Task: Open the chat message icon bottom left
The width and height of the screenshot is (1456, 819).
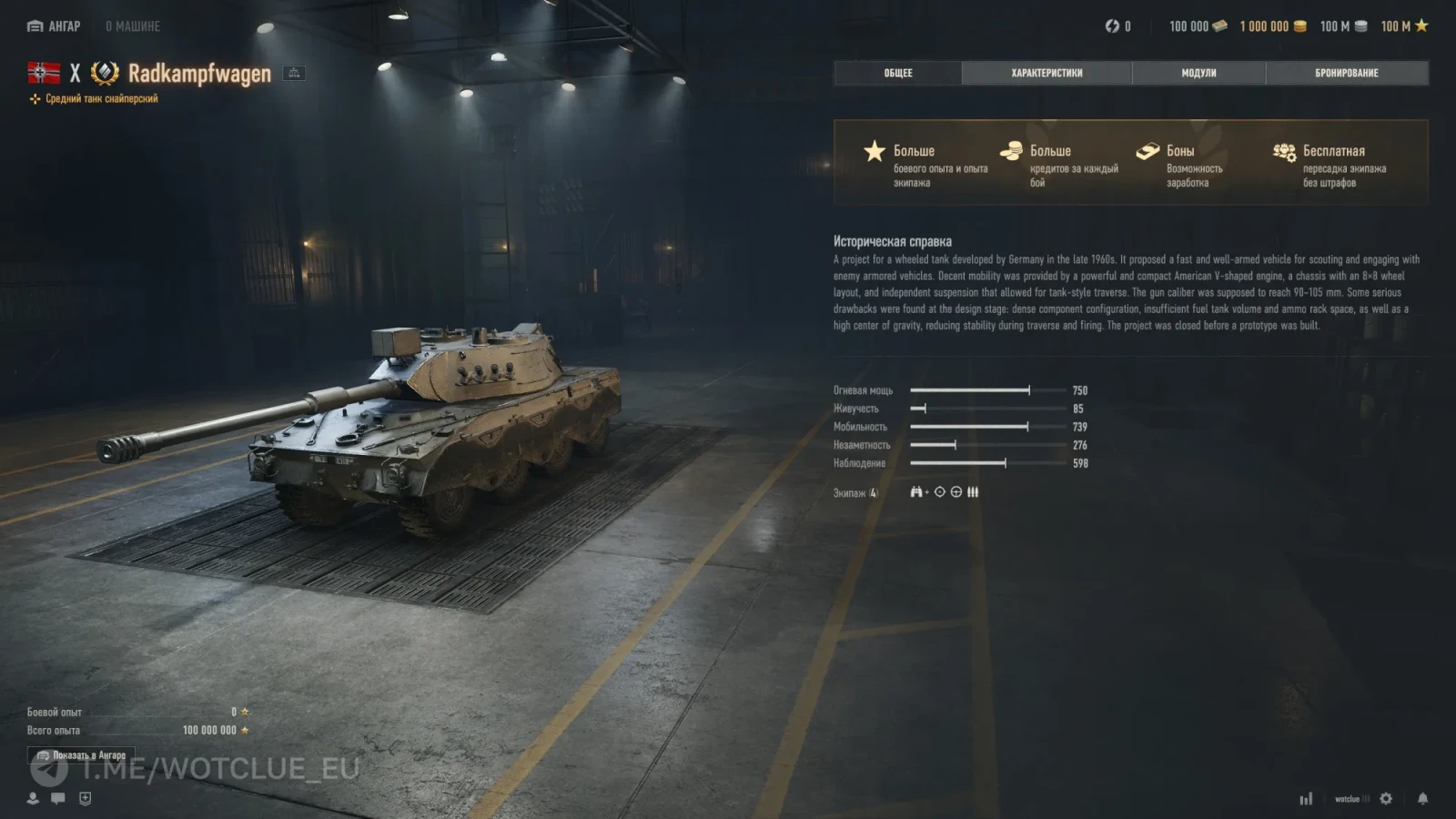Action: [x=57, y=799]
